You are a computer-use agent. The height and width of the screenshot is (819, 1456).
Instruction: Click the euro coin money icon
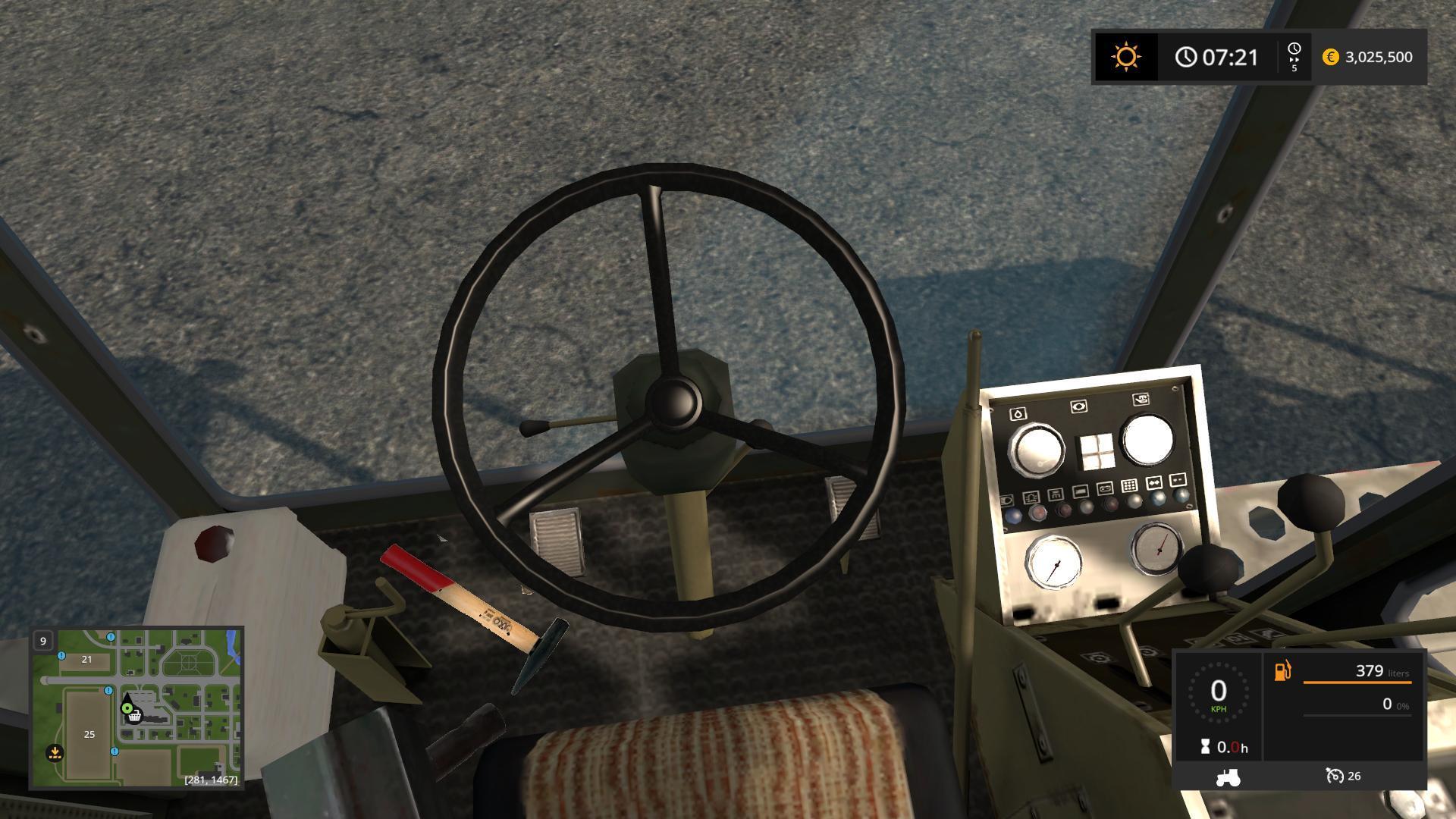(x=1330, y=57)
